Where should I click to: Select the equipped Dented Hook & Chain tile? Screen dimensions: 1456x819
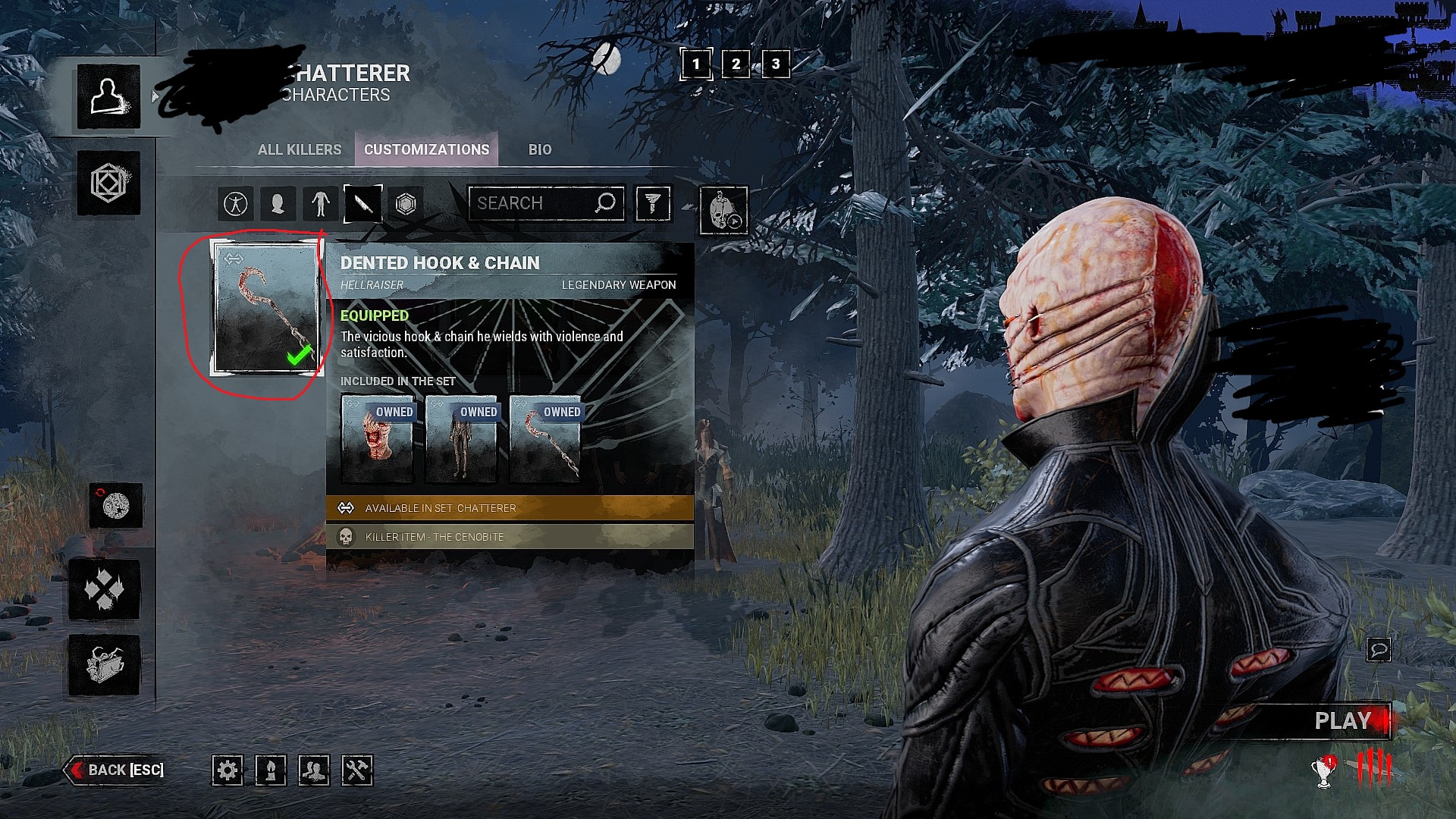point(266,309)
